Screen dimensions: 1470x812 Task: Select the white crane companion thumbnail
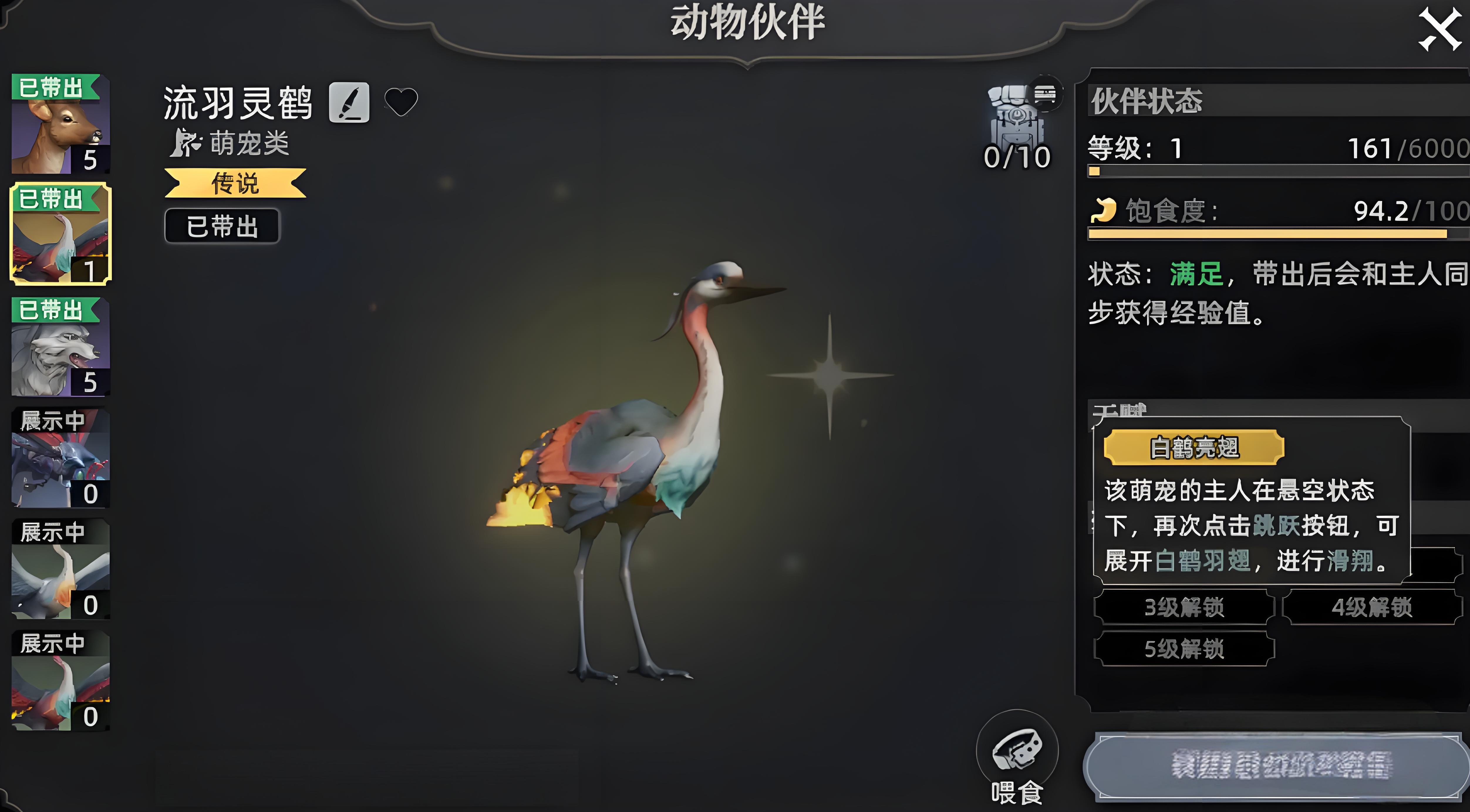tap(60, 569)
